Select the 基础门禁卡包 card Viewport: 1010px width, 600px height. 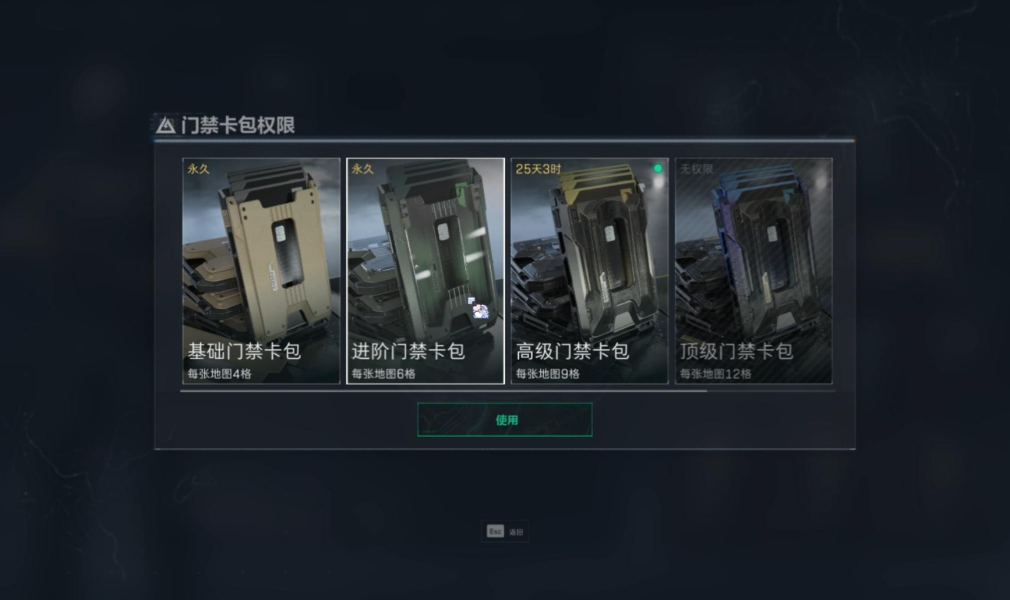coord(261,270)
